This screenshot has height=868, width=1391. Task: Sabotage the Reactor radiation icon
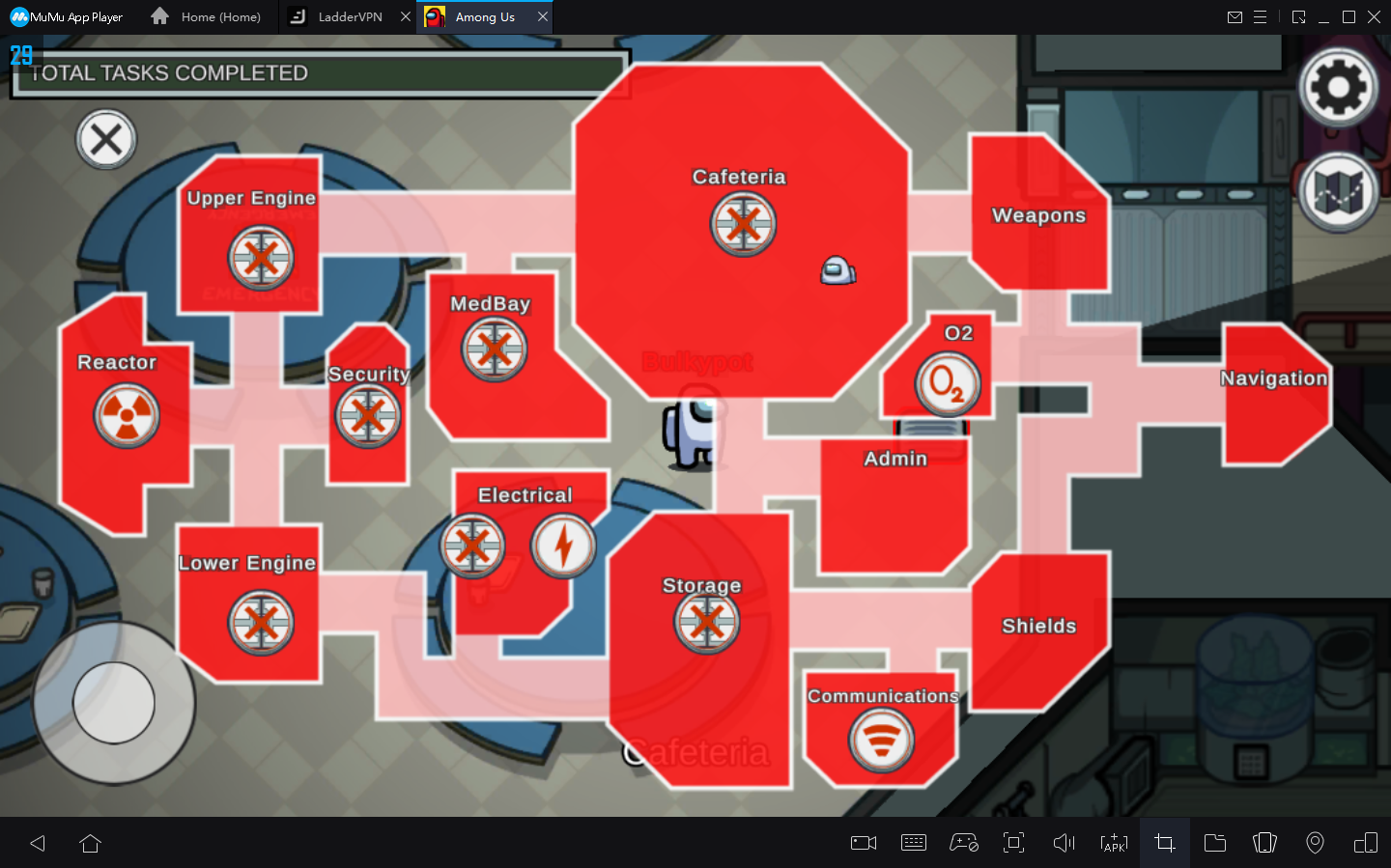[x=127, y=416]
